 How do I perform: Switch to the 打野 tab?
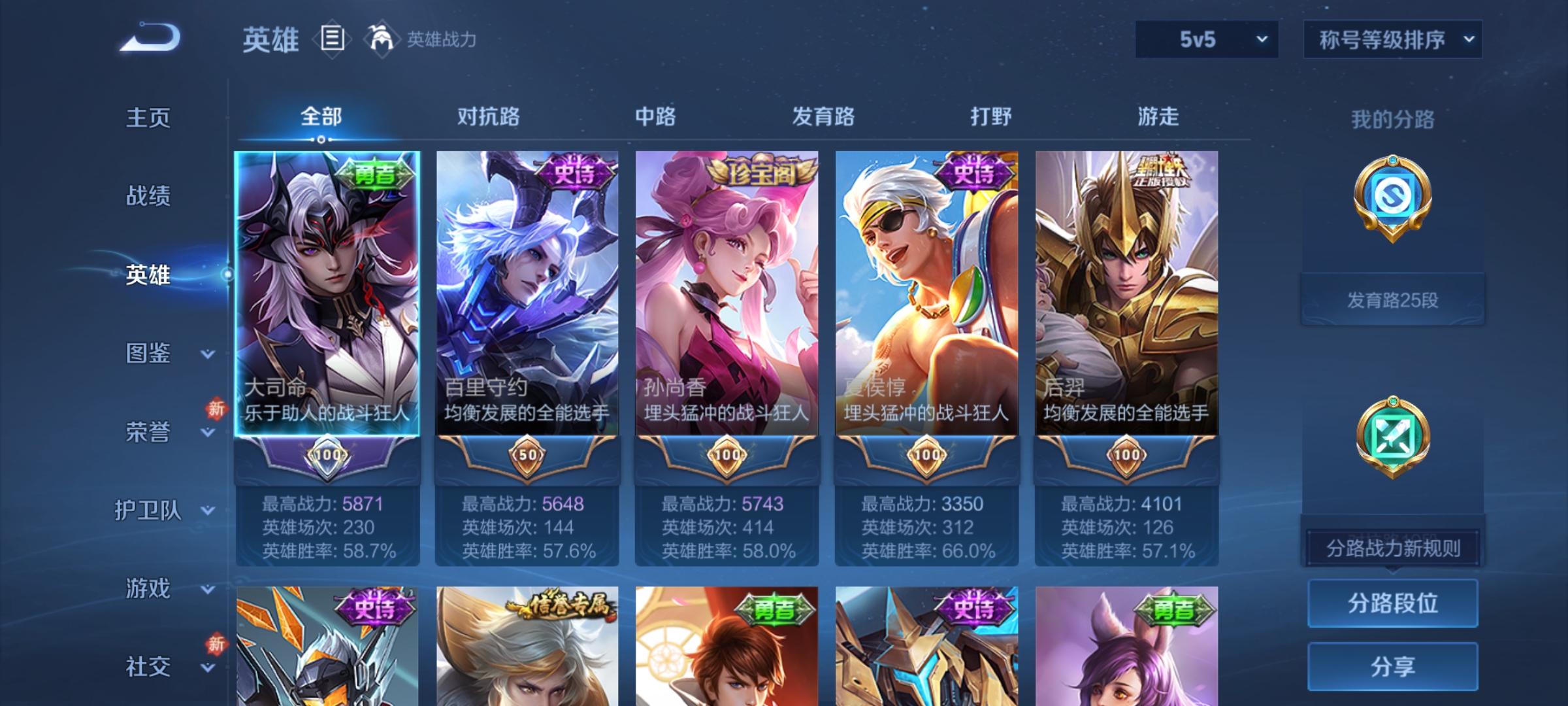(990, 116)
